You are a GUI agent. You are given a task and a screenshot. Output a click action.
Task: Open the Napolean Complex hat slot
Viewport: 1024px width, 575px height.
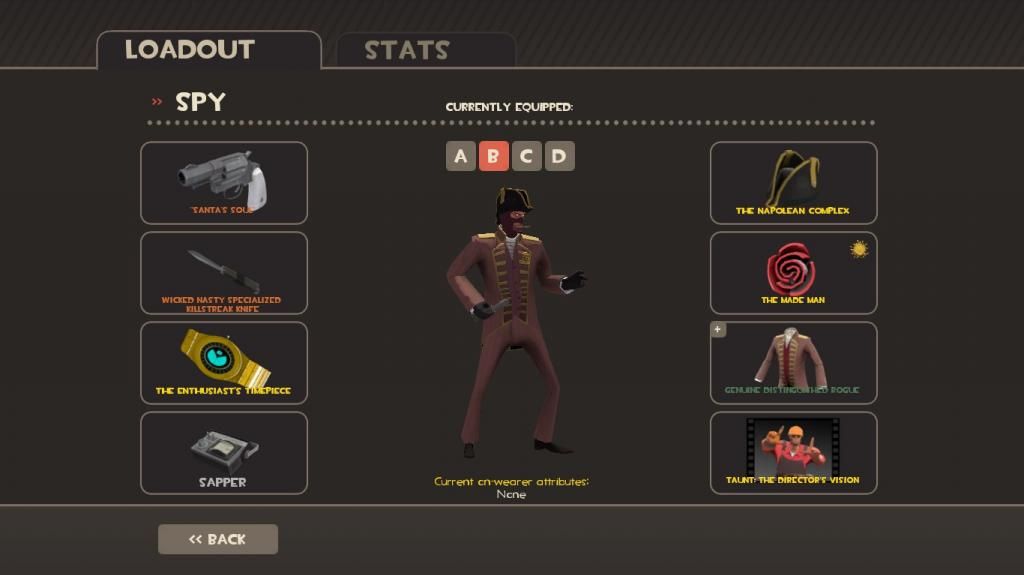pyautogui.click(x=793, y=182)
